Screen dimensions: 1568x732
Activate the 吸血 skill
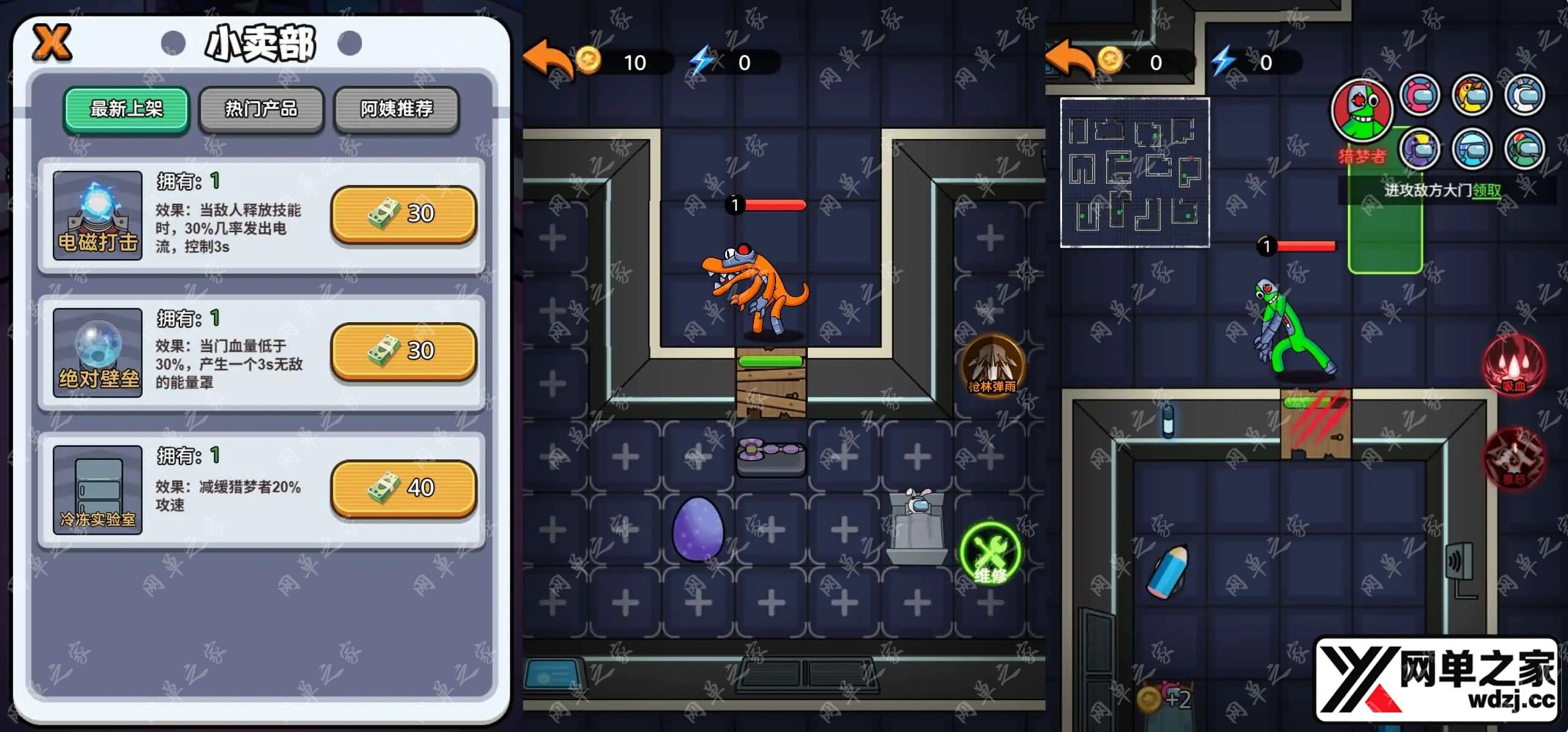[1513, 366]
